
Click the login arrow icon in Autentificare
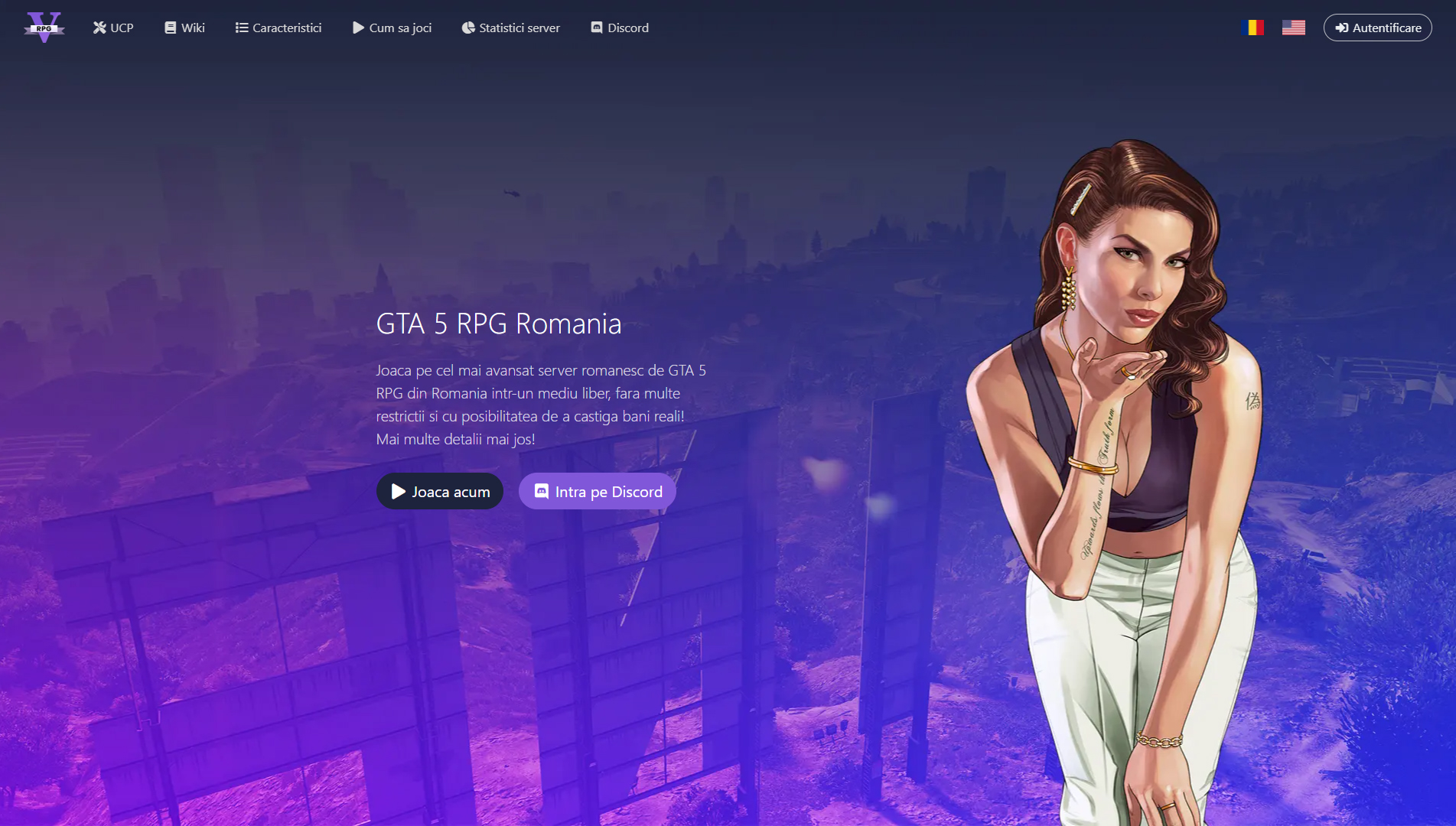(1341, 28)
